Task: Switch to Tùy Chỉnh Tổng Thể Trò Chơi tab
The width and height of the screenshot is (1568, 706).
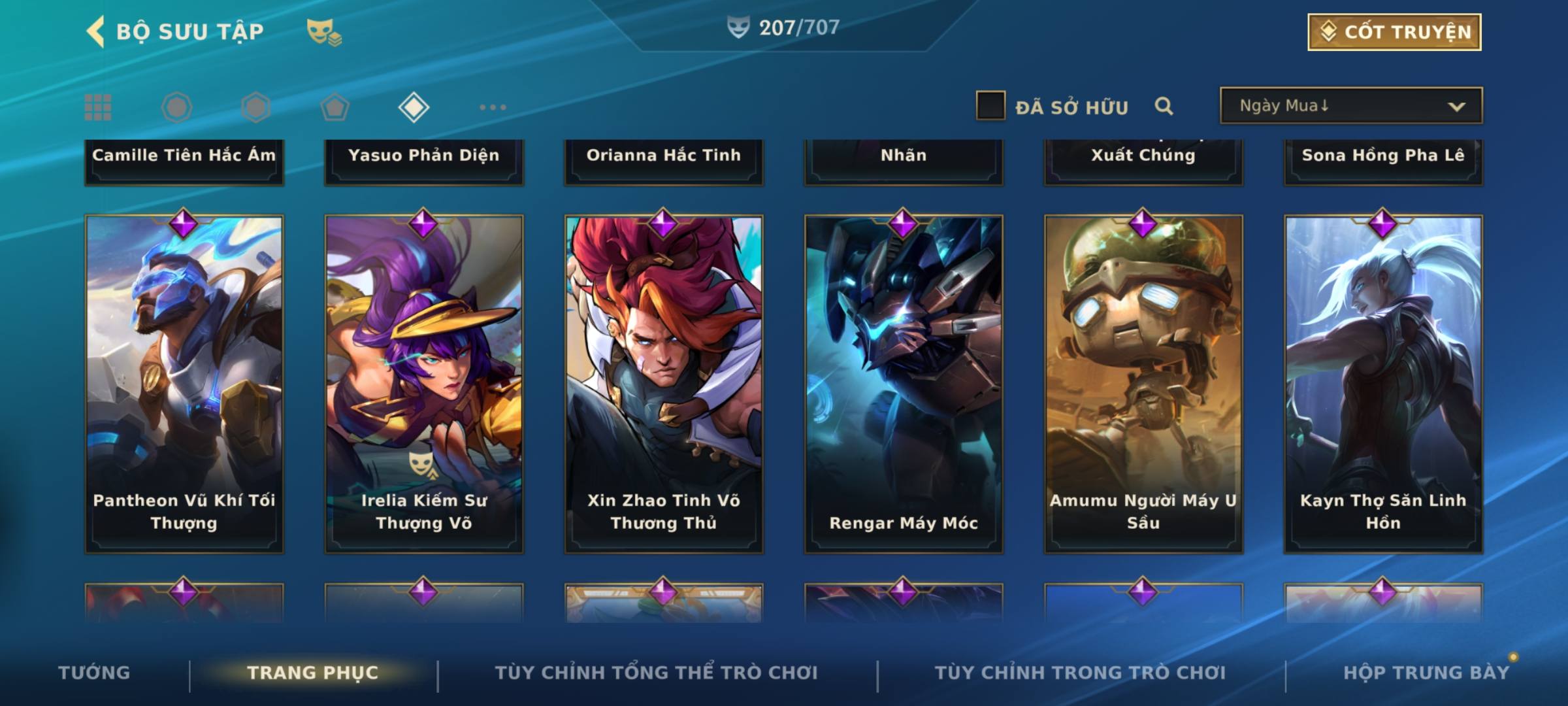Action: pyautogui.click(x=656, y=673)
